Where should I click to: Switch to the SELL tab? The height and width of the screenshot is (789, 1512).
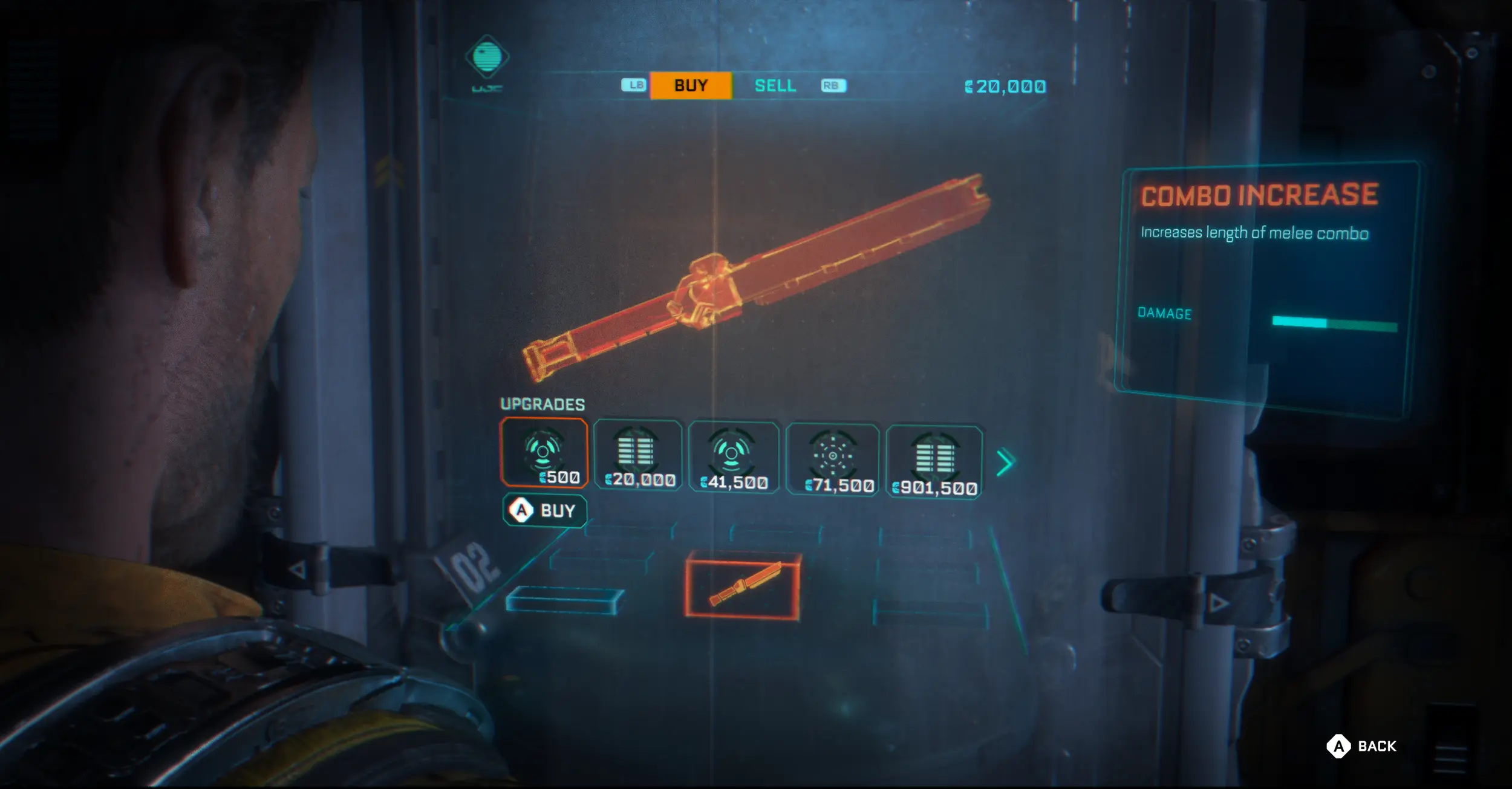[x=775, y=86]
